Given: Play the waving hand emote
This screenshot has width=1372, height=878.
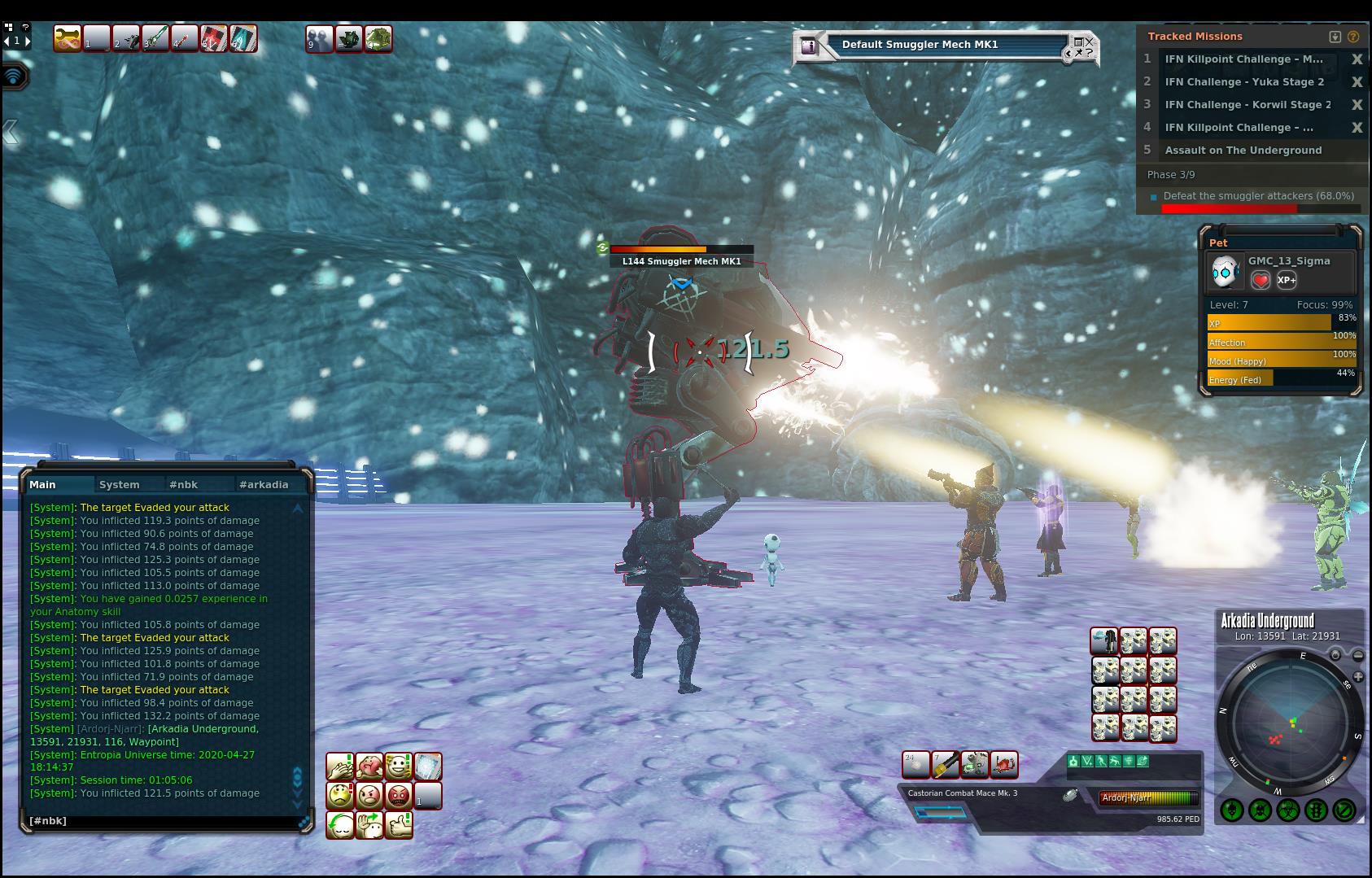Looking at the screenshot, I should 369,825.
